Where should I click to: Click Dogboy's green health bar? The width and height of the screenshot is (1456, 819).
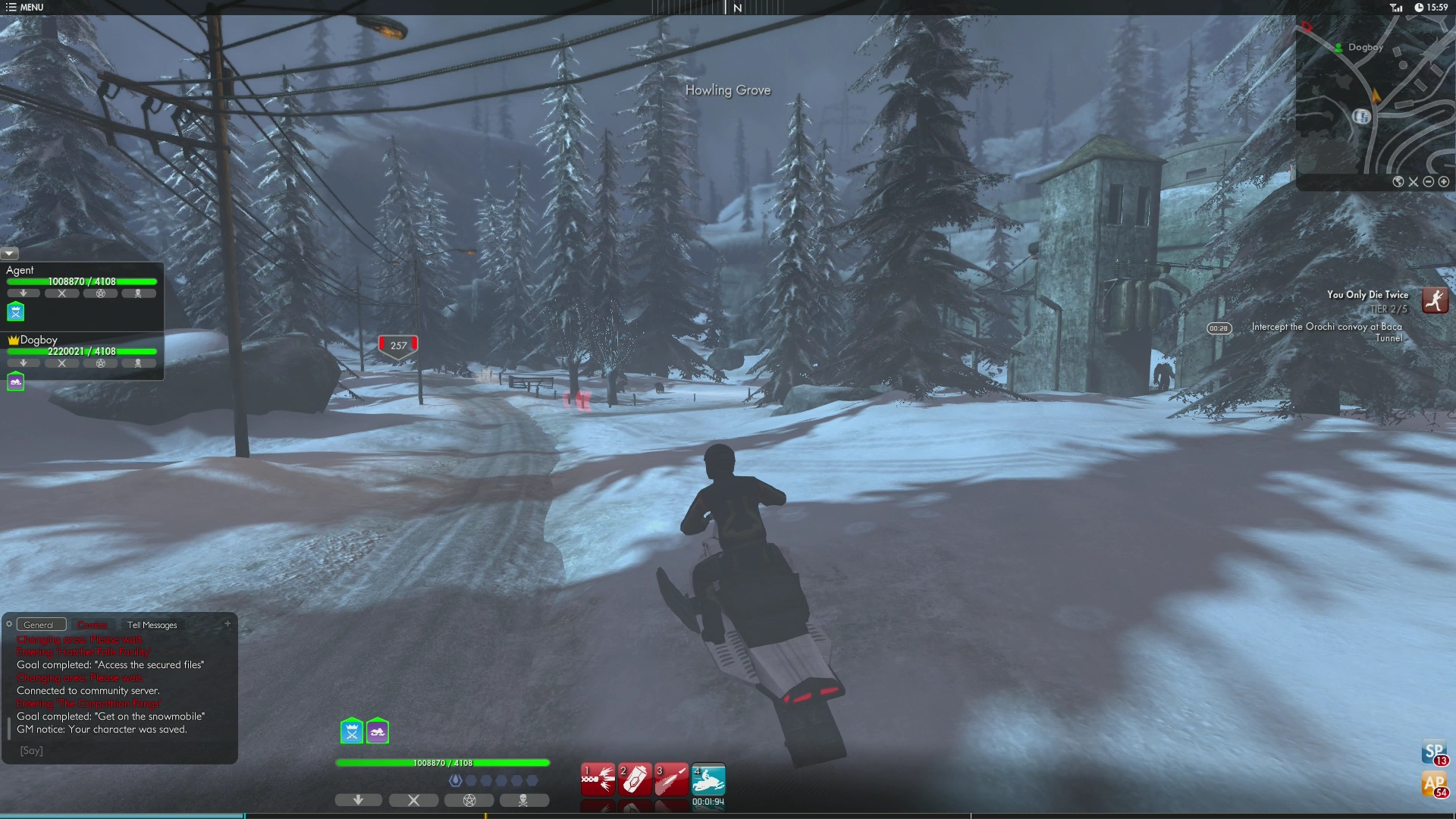point(82,351)
